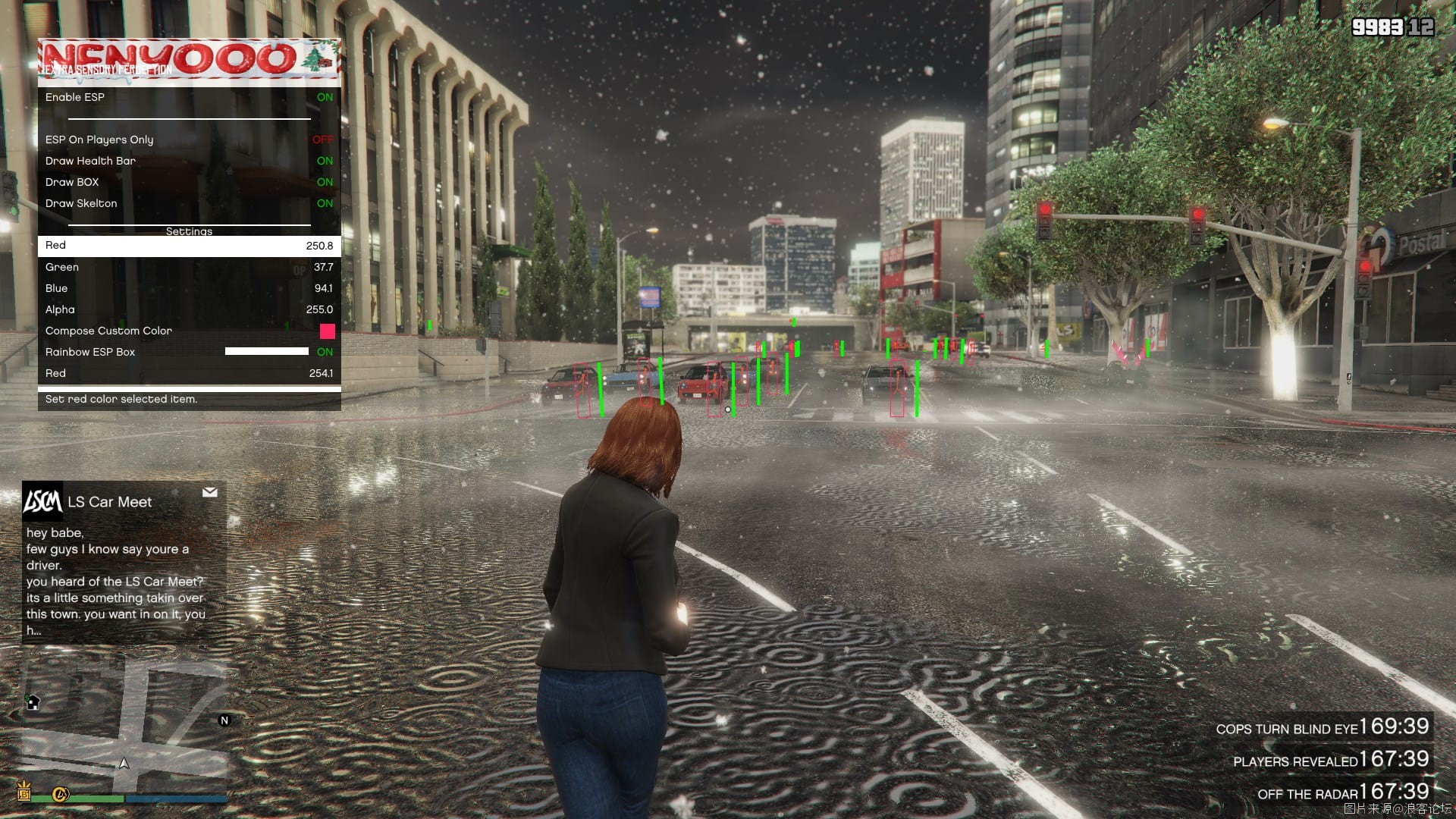1456x819 pixels.
Task: Toggle the Enable ESP option
Action: [189, 97]
